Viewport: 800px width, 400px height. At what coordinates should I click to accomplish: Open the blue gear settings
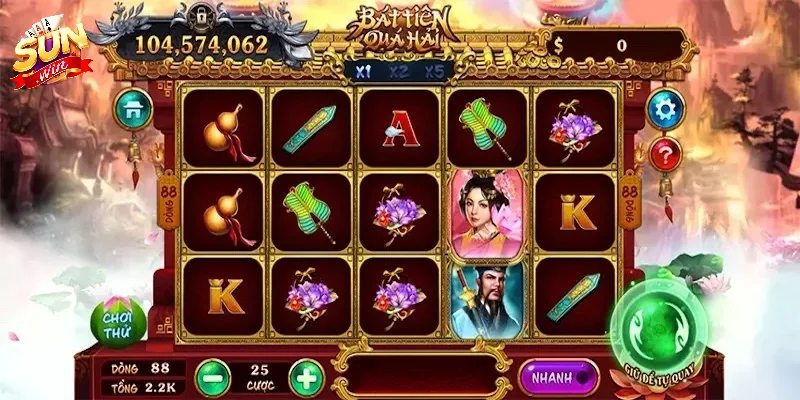(665, 107)
